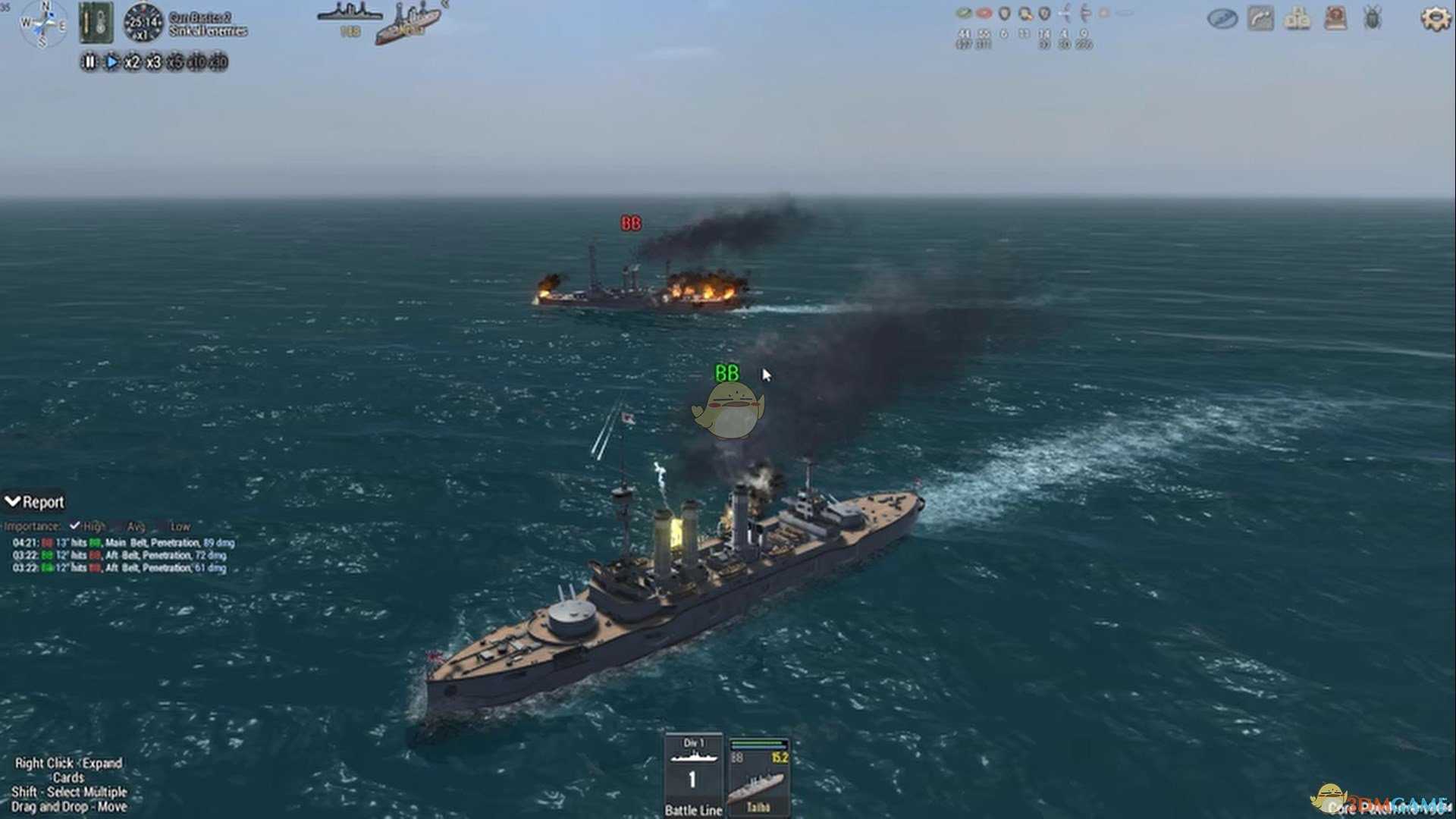Click the blue oval ship icon
This screenshot has width=1456, height=819.
[x=1222, y=18]
